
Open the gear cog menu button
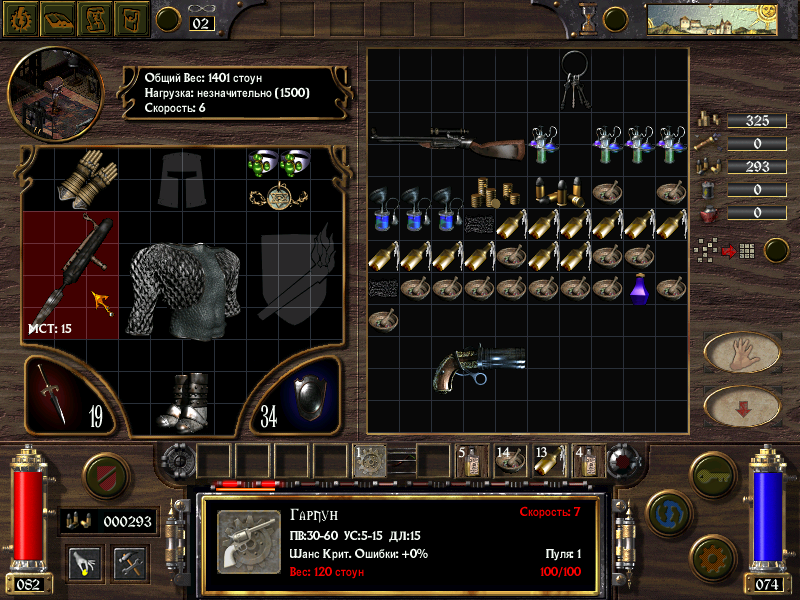click(x=21, y=18)
